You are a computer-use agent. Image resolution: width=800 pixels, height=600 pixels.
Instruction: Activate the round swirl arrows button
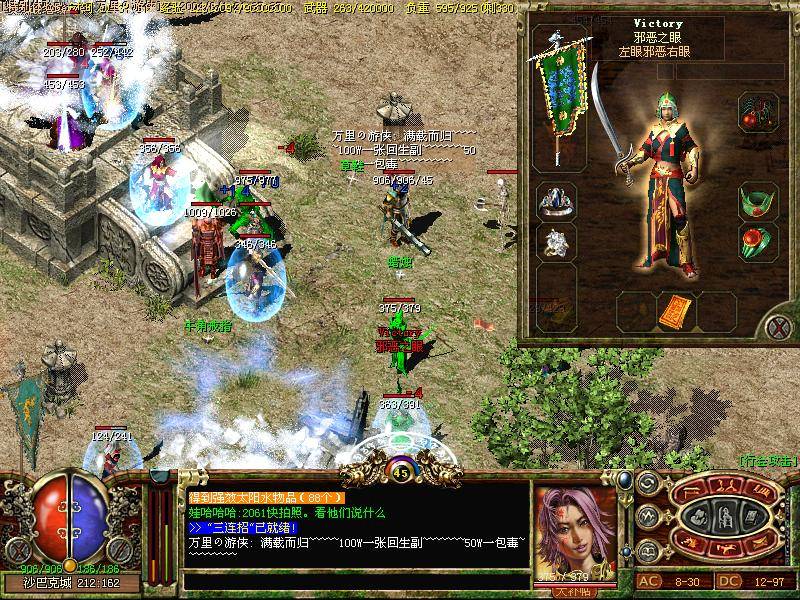pyautogui.click(x=646, y=484)
